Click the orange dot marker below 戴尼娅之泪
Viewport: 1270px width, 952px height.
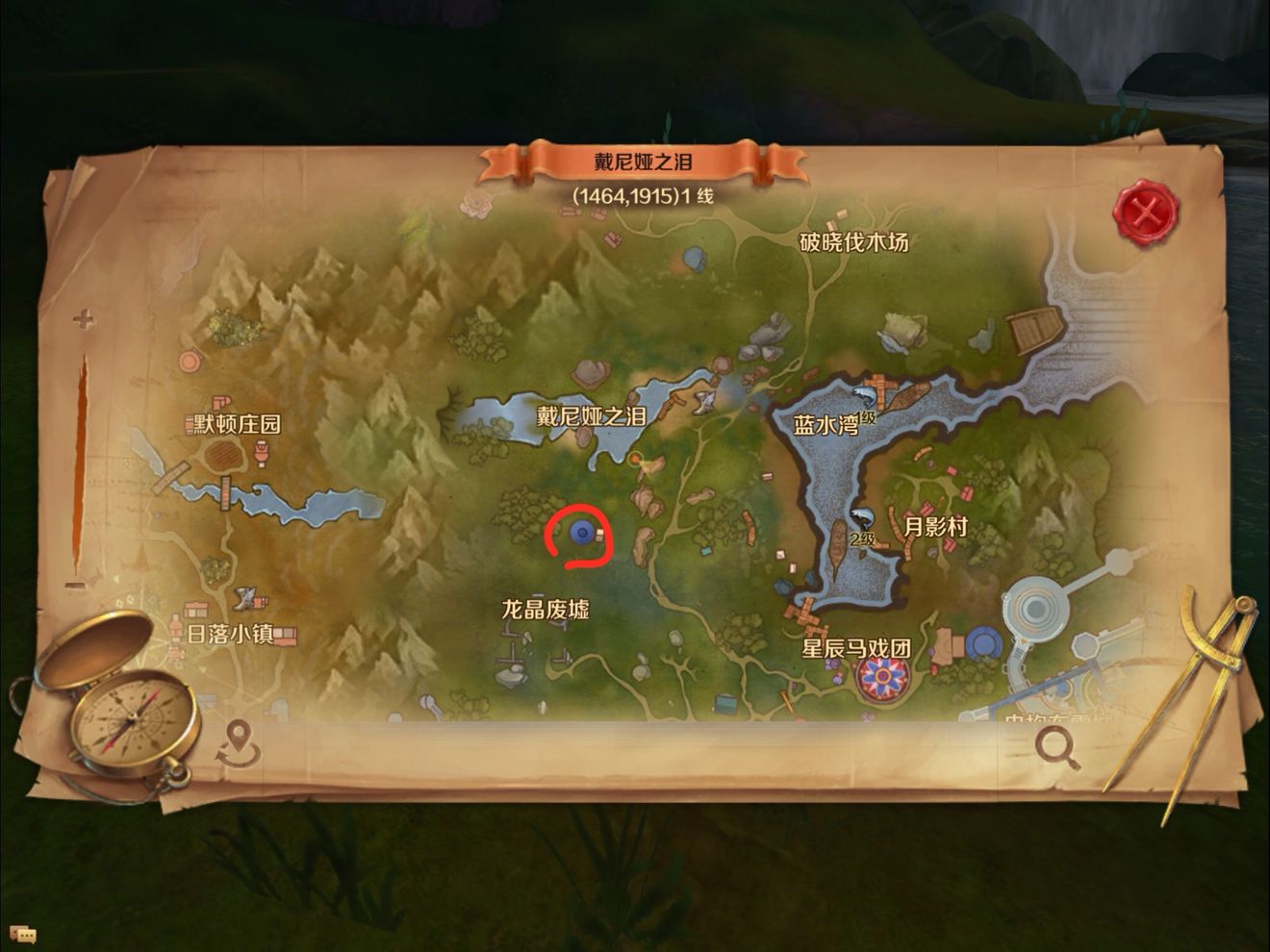[x=633, y=461]
